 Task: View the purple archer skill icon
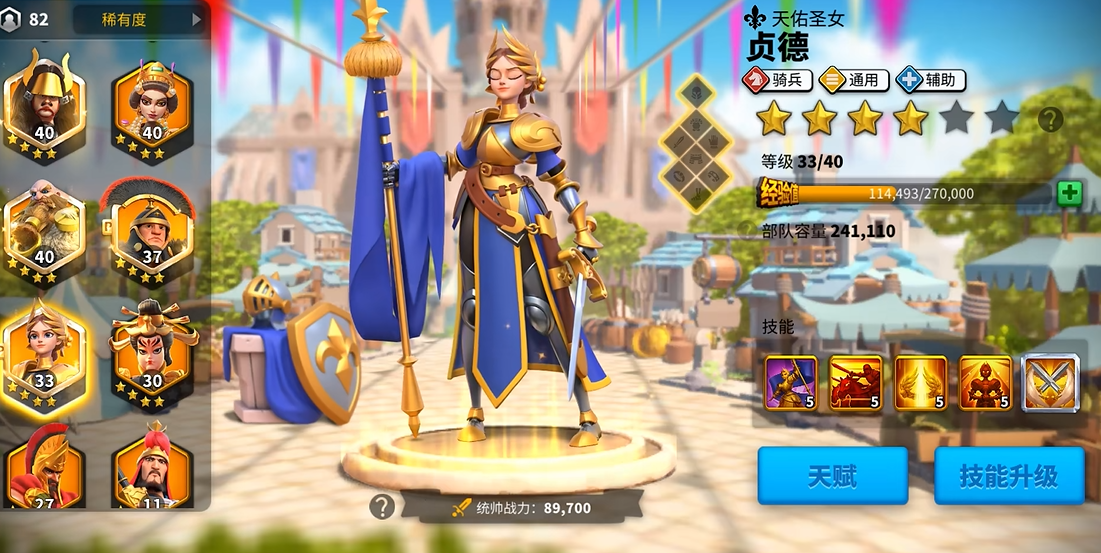pyautogui.click(x=791, y=383)
